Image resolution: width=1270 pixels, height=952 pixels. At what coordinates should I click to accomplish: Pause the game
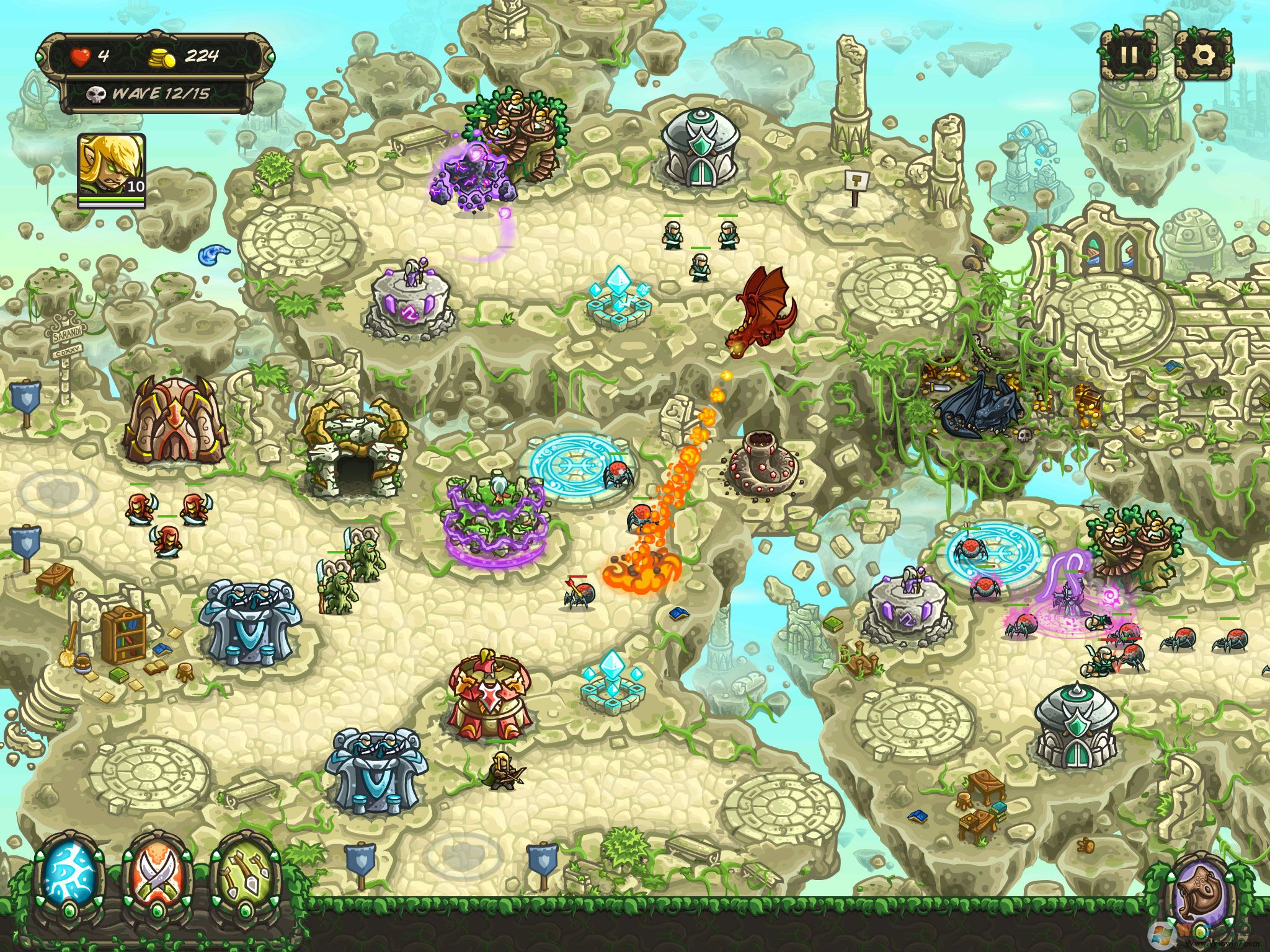click(x=1128, y=55)
